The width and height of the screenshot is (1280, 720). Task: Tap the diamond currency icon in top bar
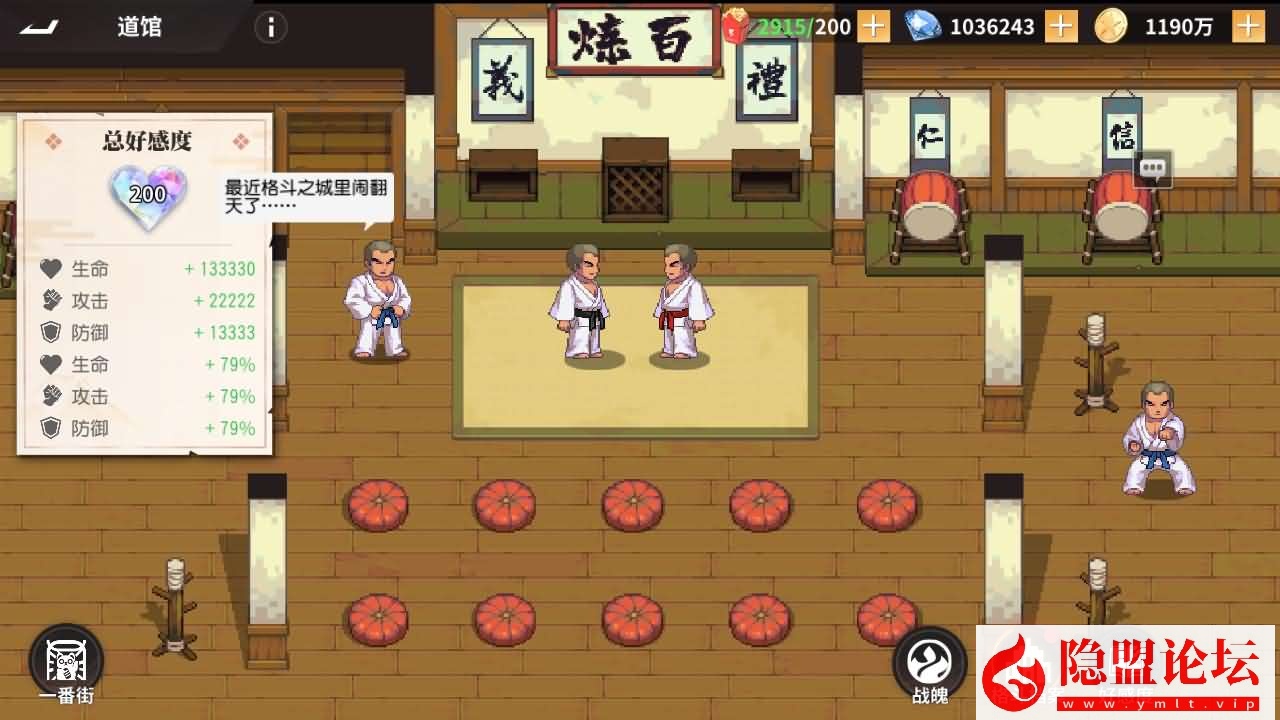click(x=921, y=27)
